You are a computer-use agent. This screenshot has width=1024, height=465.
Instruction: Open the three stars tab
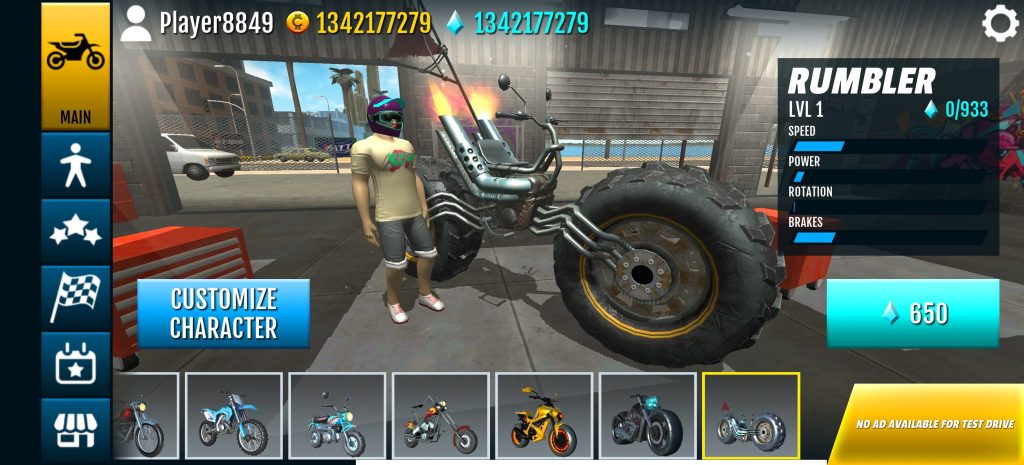click(x=75, y=231)
